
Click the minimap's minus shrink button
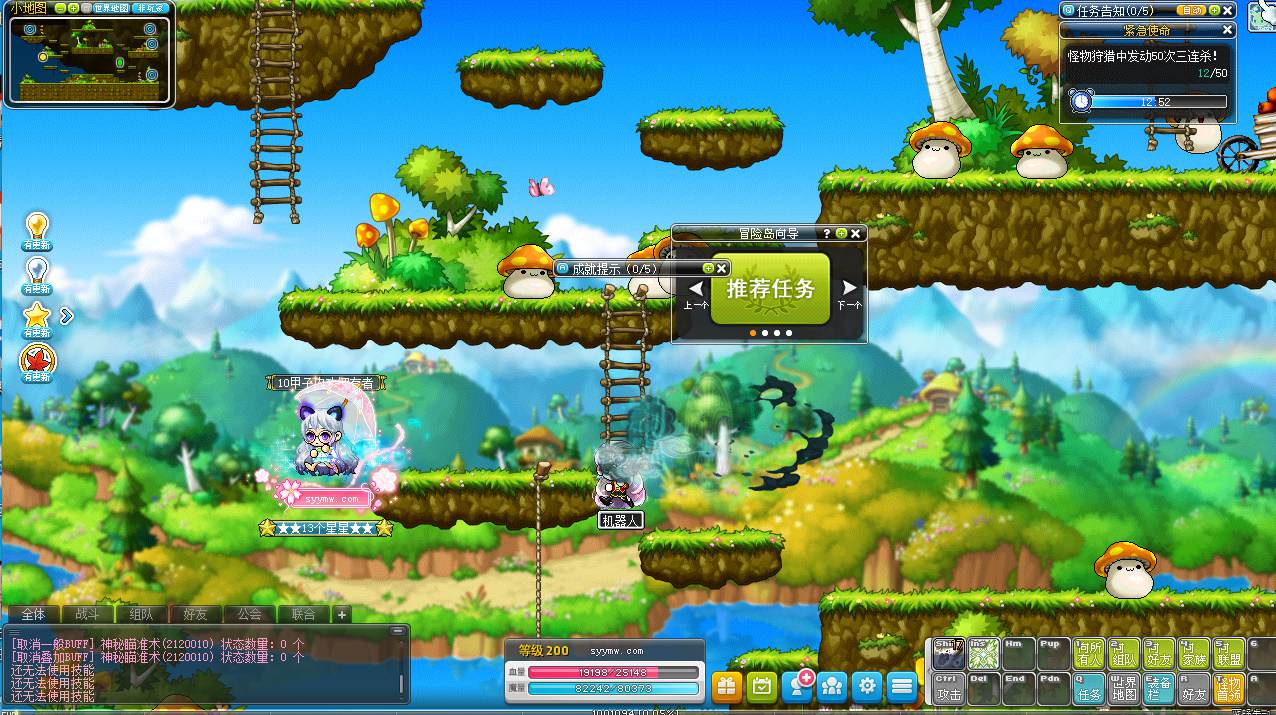61,8
